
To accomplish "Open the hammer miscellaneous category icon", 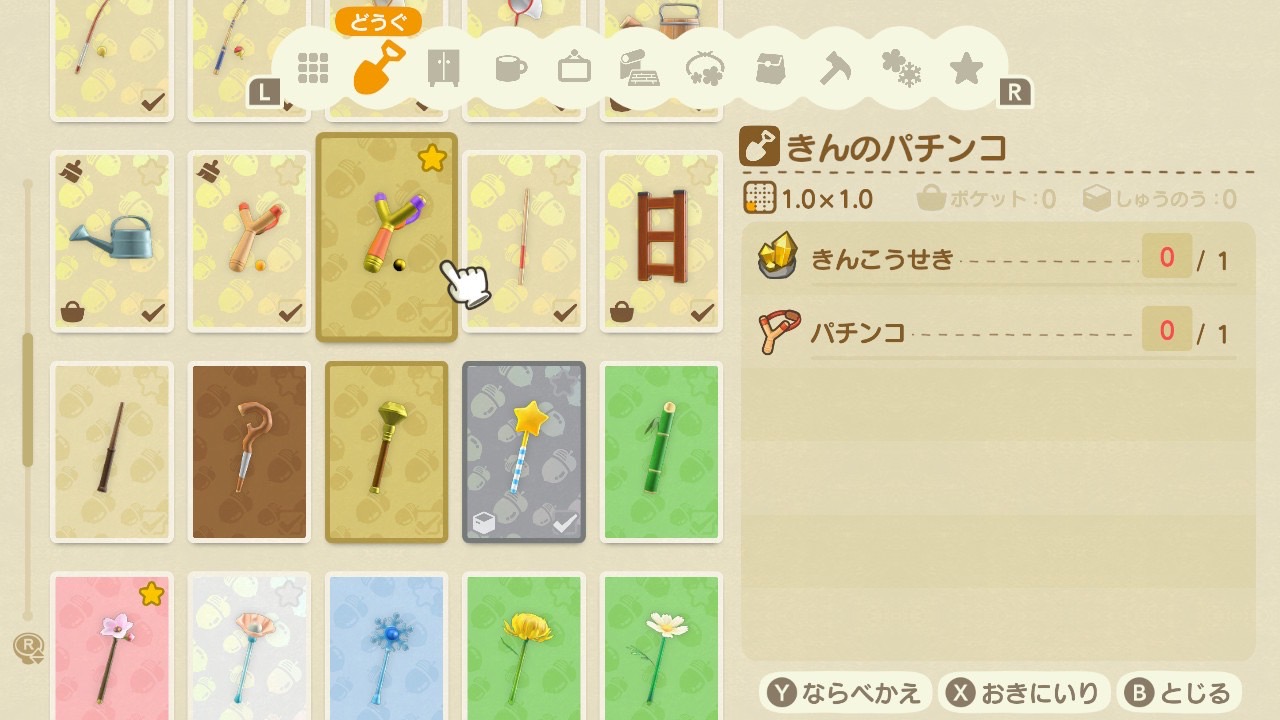I will [x=833, y=67].
